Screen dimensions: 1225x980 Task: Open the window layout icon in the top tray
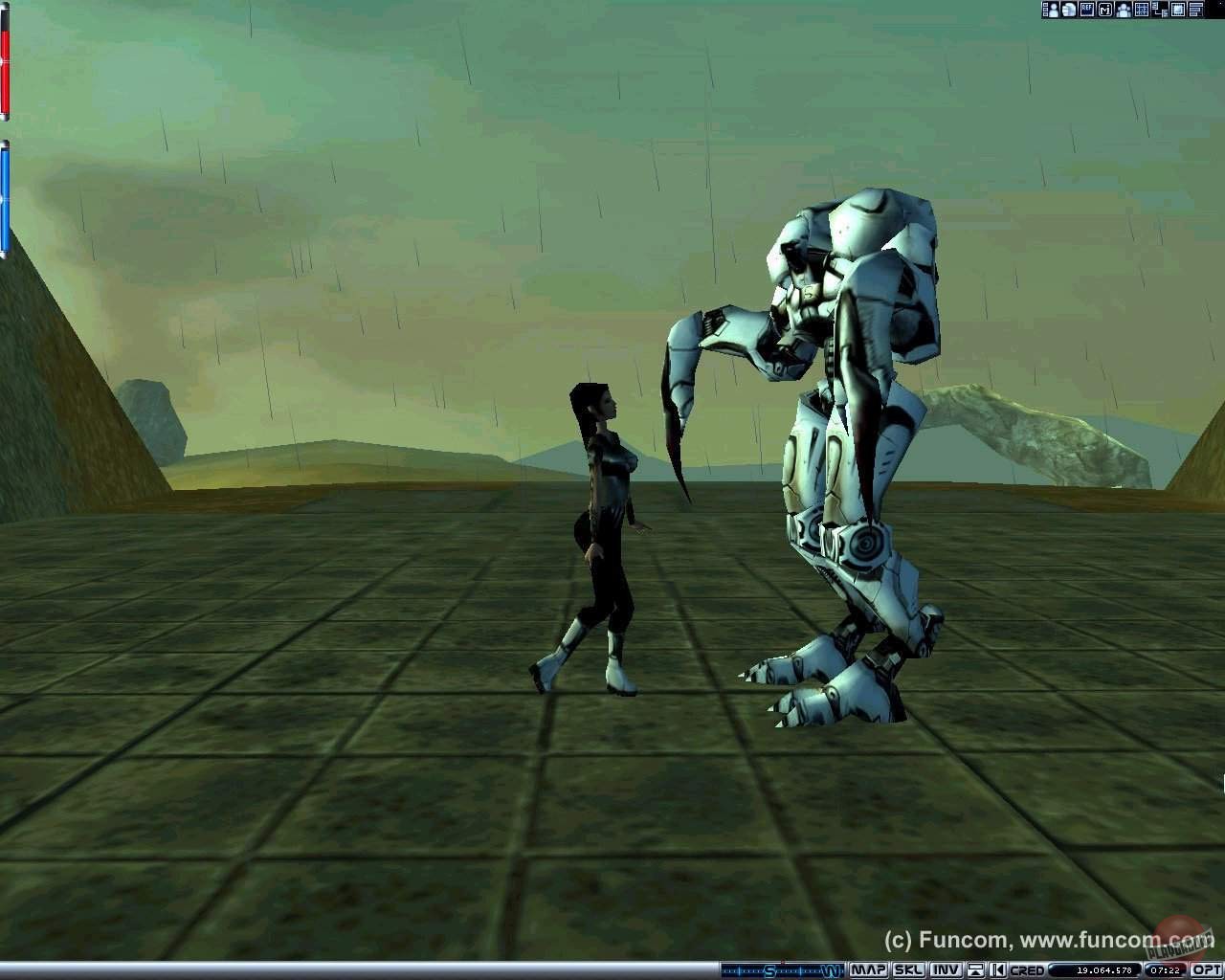tap(1160, 9)
